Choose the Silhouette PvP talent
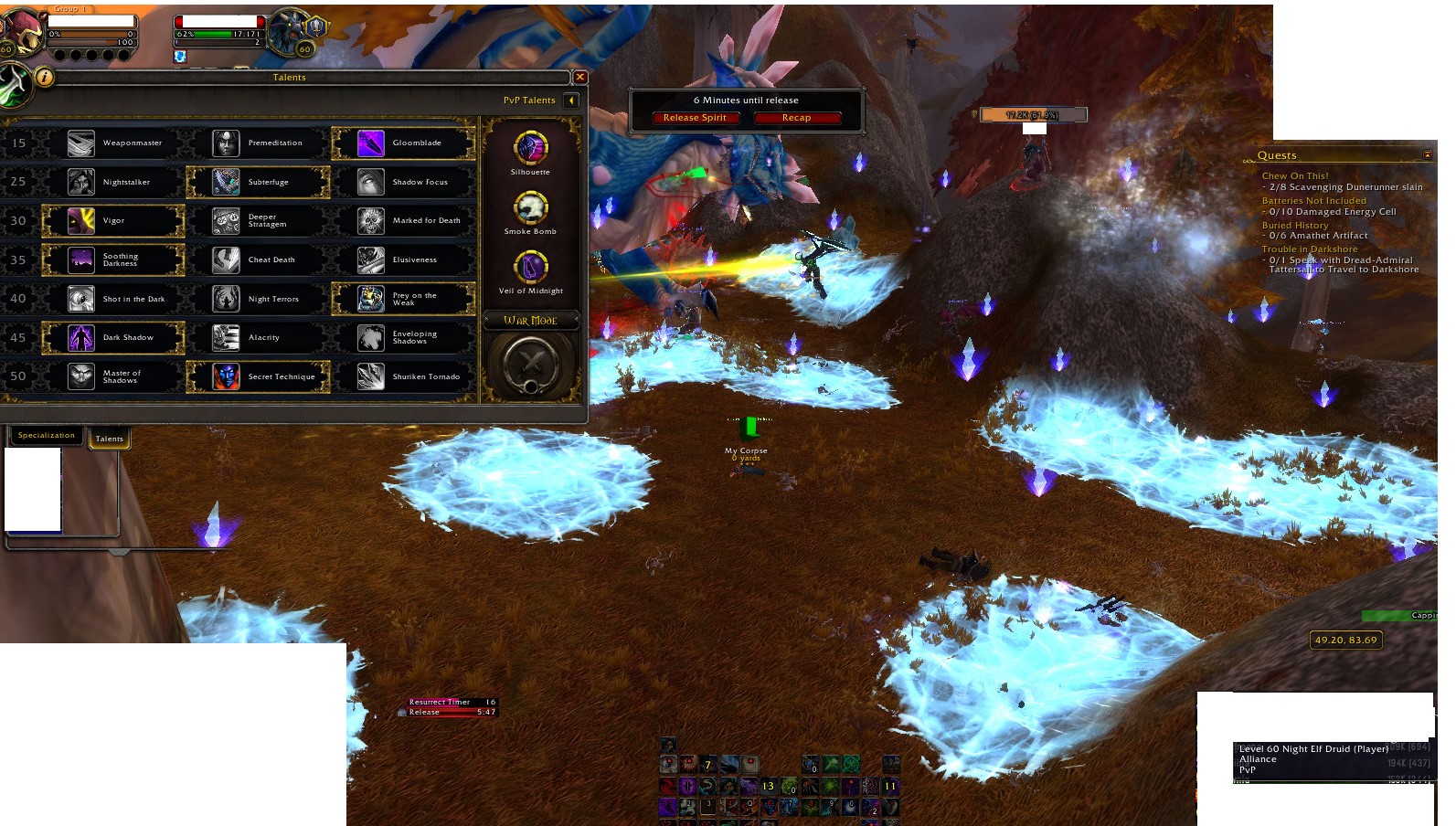 tap(530, 149)
